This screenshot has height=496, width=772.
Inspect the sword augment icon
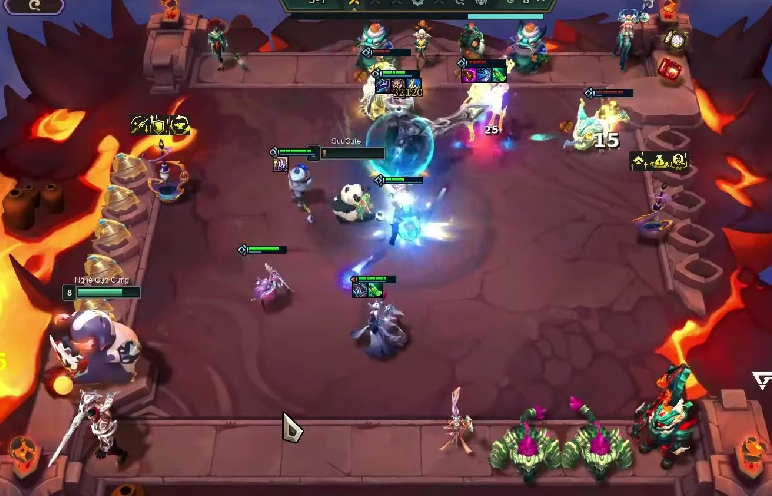pos(140,125)
